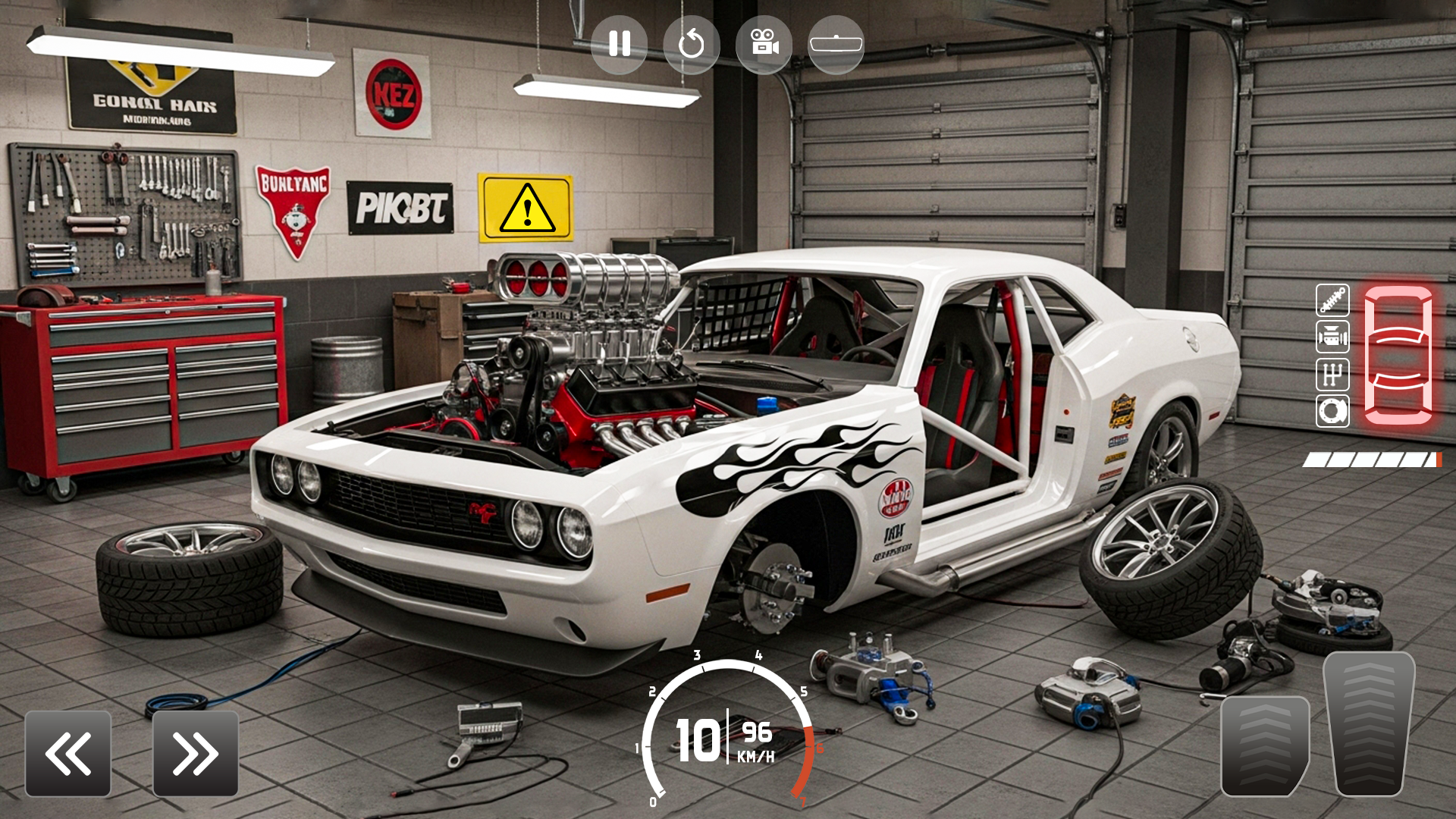Click the restart level icon
This screenshot has width=1456, height=819.
692,43
